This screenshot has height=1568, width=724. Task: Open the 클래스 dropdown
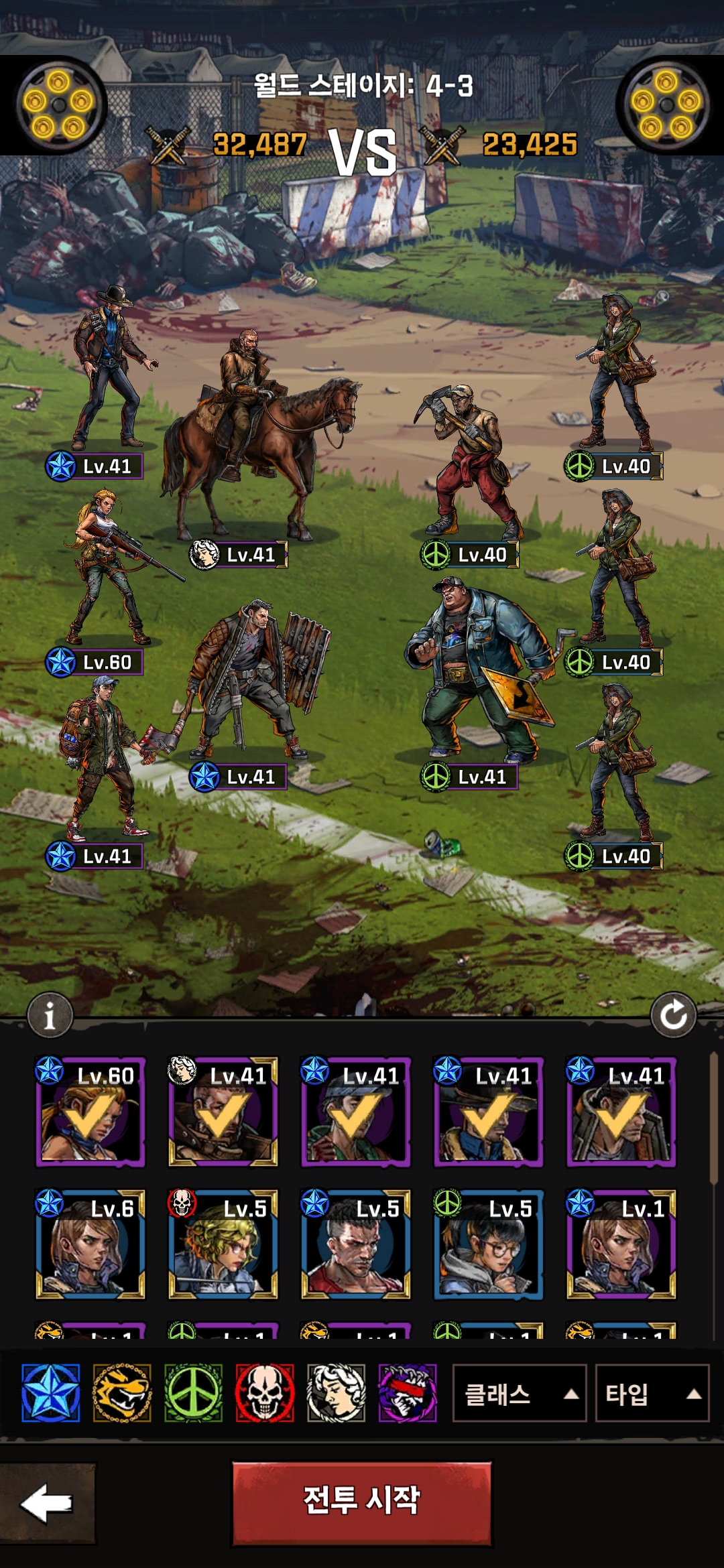click(520, 1394)
